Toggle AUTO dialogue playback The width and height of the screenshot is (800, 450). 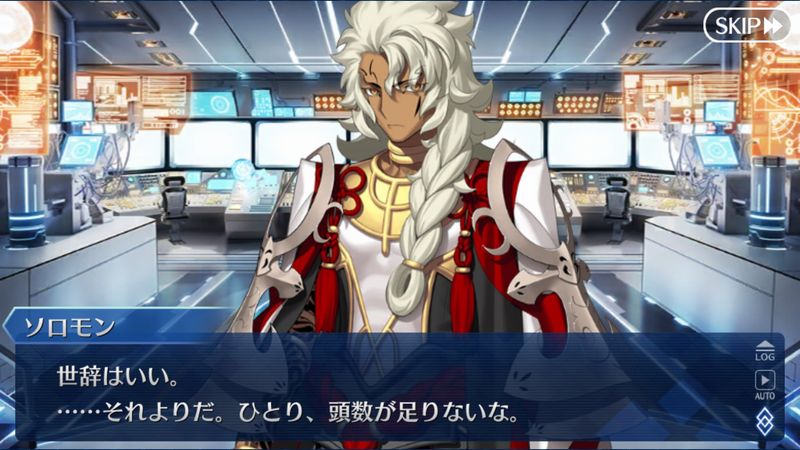coord(765,384)
